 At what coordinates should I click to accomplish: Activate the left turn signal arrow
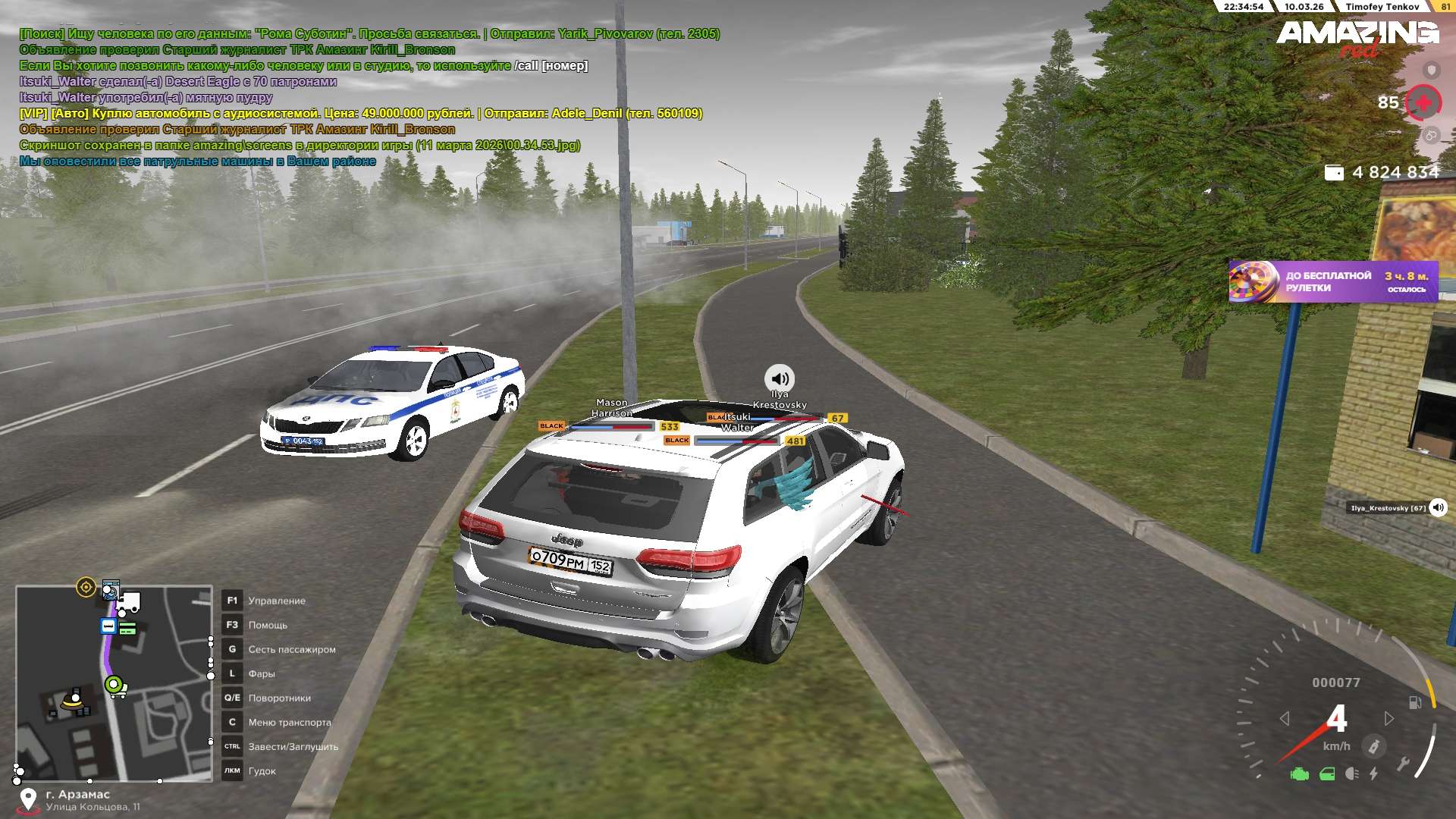pos(1285,718)
